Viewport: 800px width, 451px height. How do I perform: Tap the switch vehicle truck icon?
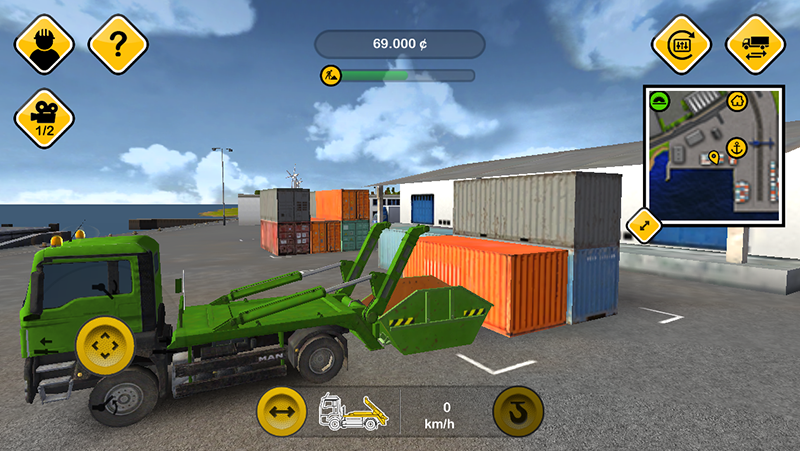click(755, 43)
